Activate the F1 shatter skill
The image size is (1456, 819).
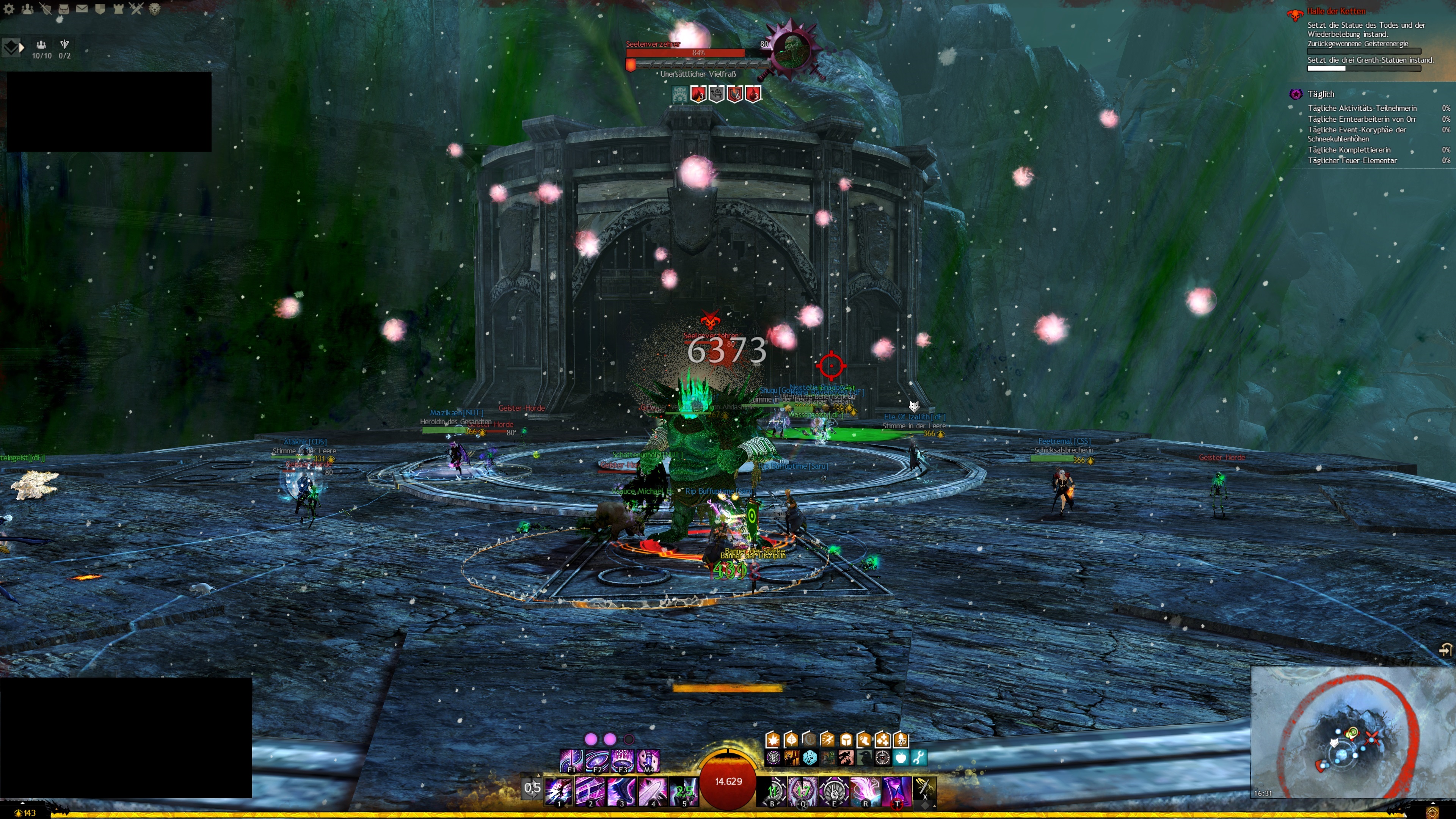(571, 761)
